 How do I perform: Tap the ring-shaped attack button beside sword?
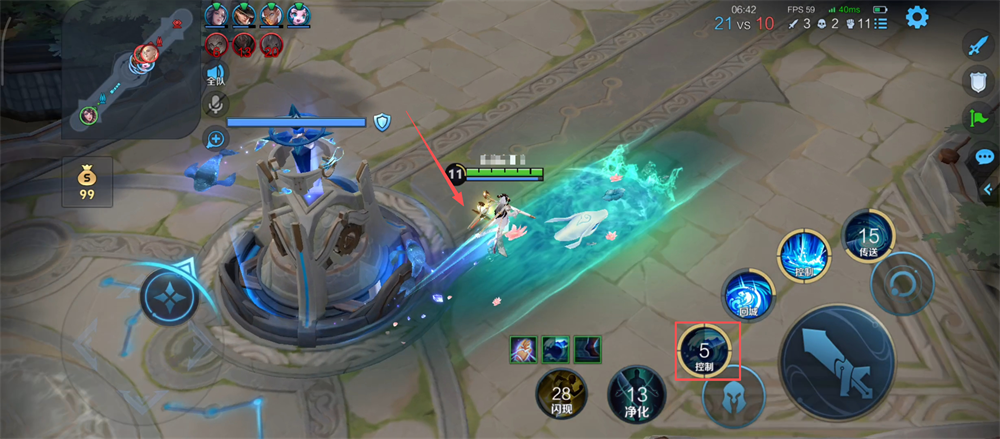point(902,282)
